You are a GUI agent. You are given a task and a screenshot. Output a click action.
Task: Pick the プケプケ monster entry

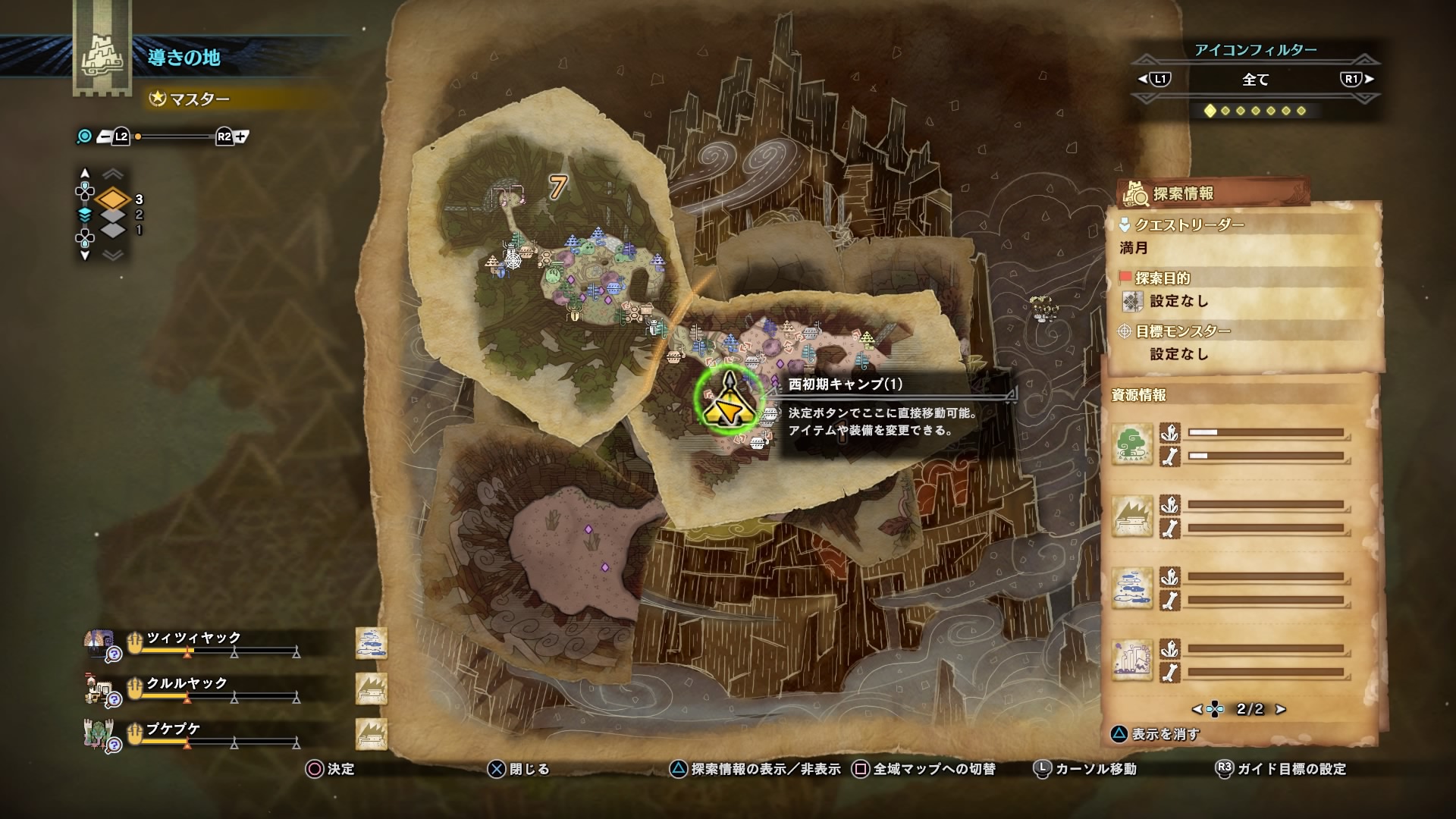pyautogui.click(x=174, y=729)
